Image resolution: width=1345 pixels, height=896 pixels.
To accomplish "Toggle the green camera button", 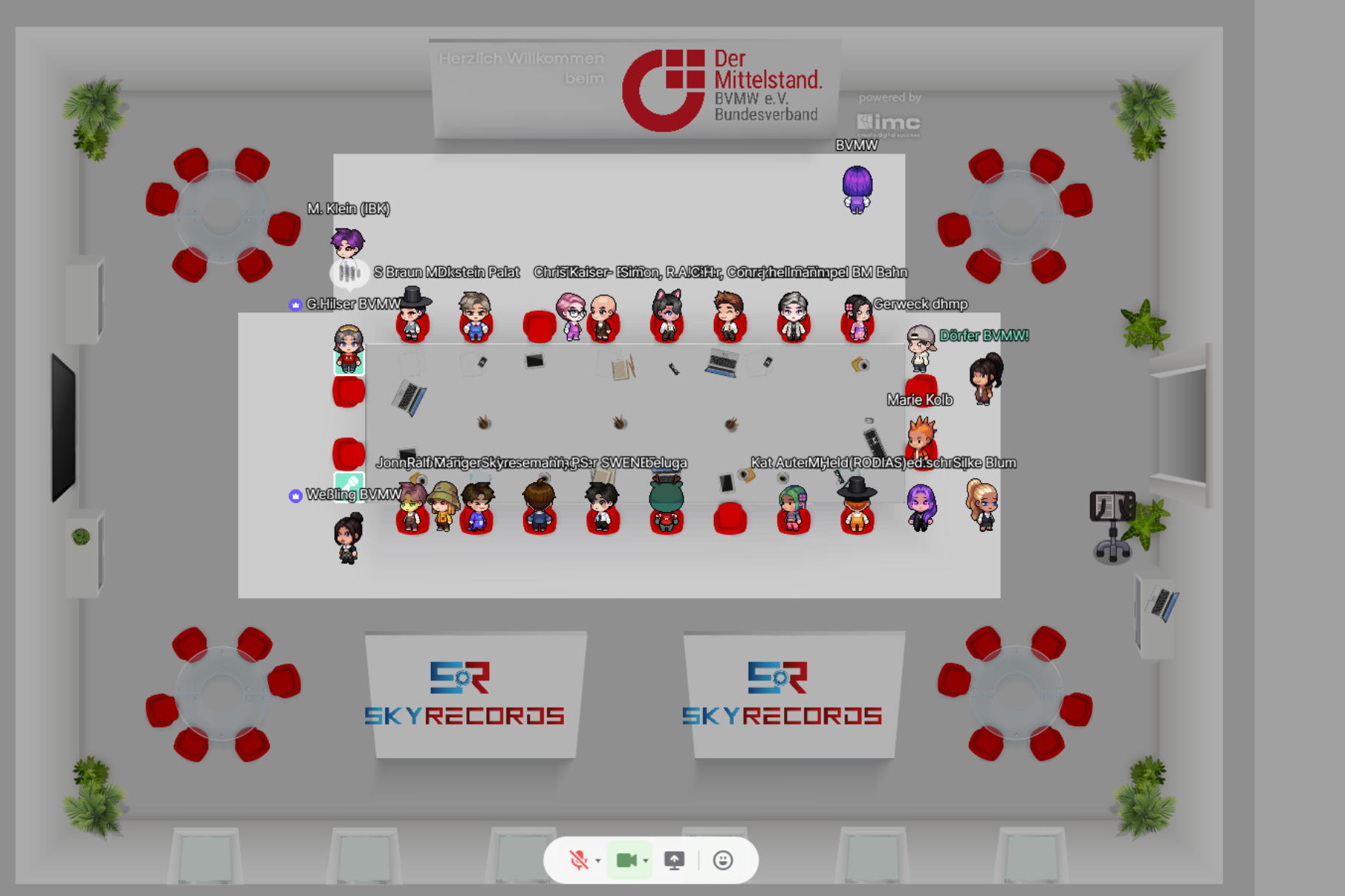I will 626,860.
